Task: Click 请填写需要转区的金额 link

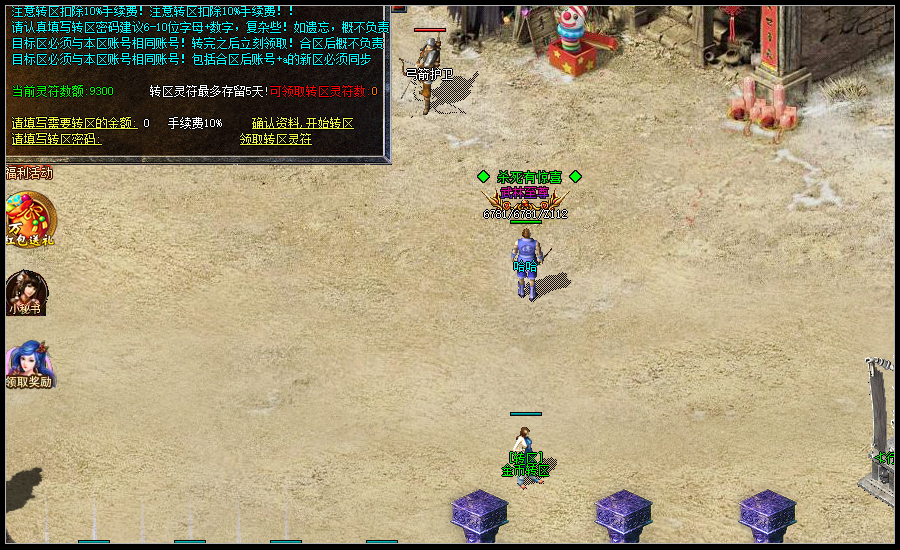Action: 74,123
